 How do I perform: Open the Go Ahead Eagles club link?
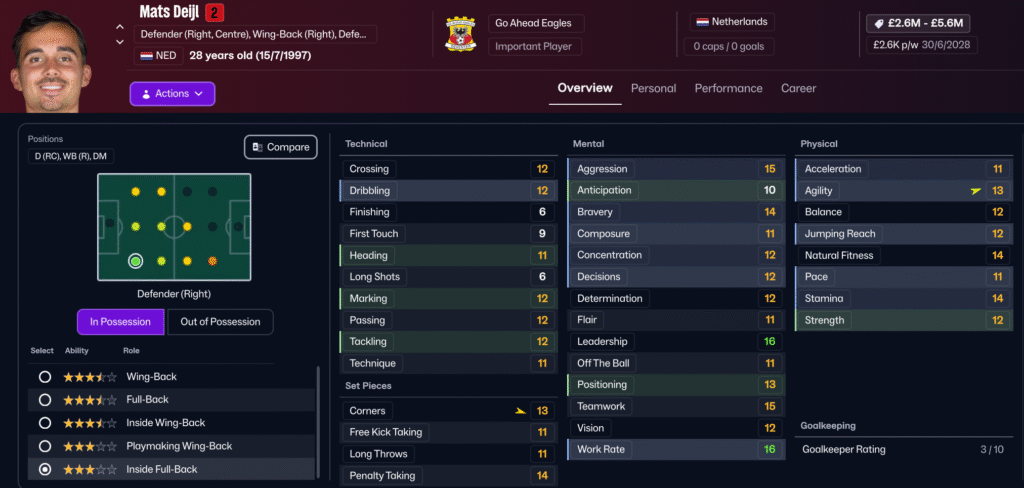[x=537, y=23]
